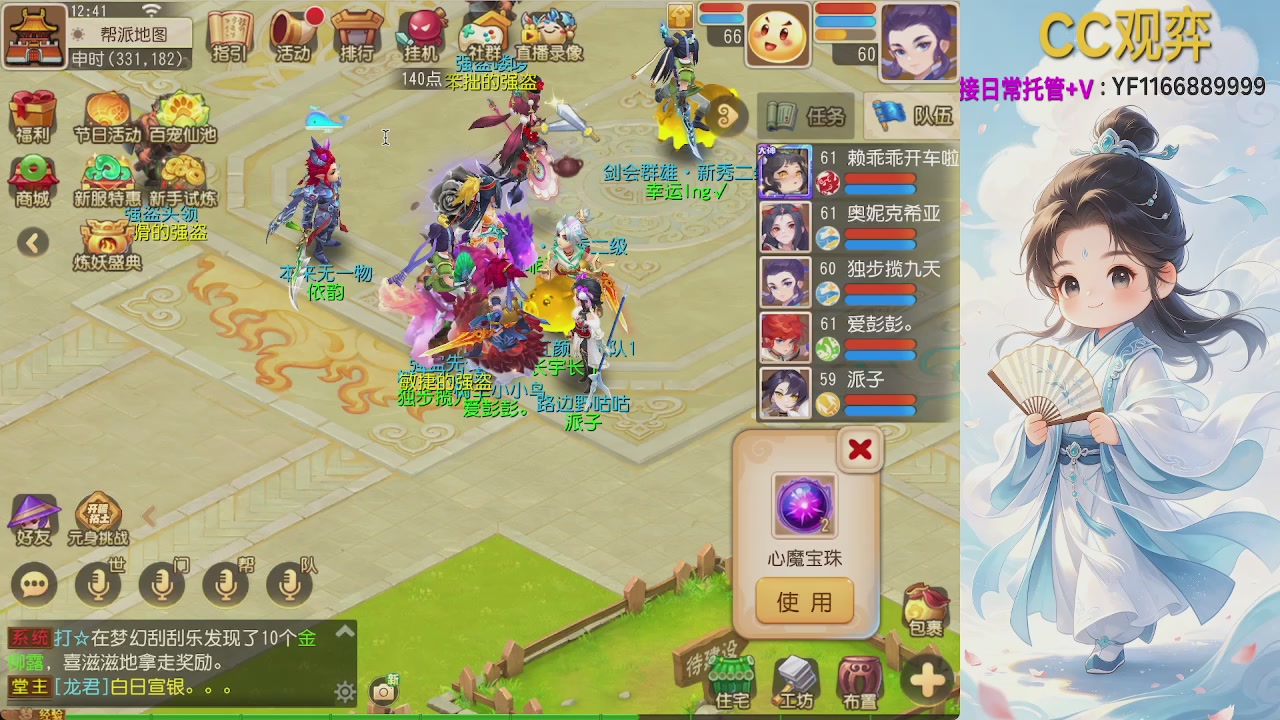Open the 福利 welfare gift icon
Image resolution: width=1280 pixels, height=720 pixels.
pyautogui.click(x=33, y=113)
